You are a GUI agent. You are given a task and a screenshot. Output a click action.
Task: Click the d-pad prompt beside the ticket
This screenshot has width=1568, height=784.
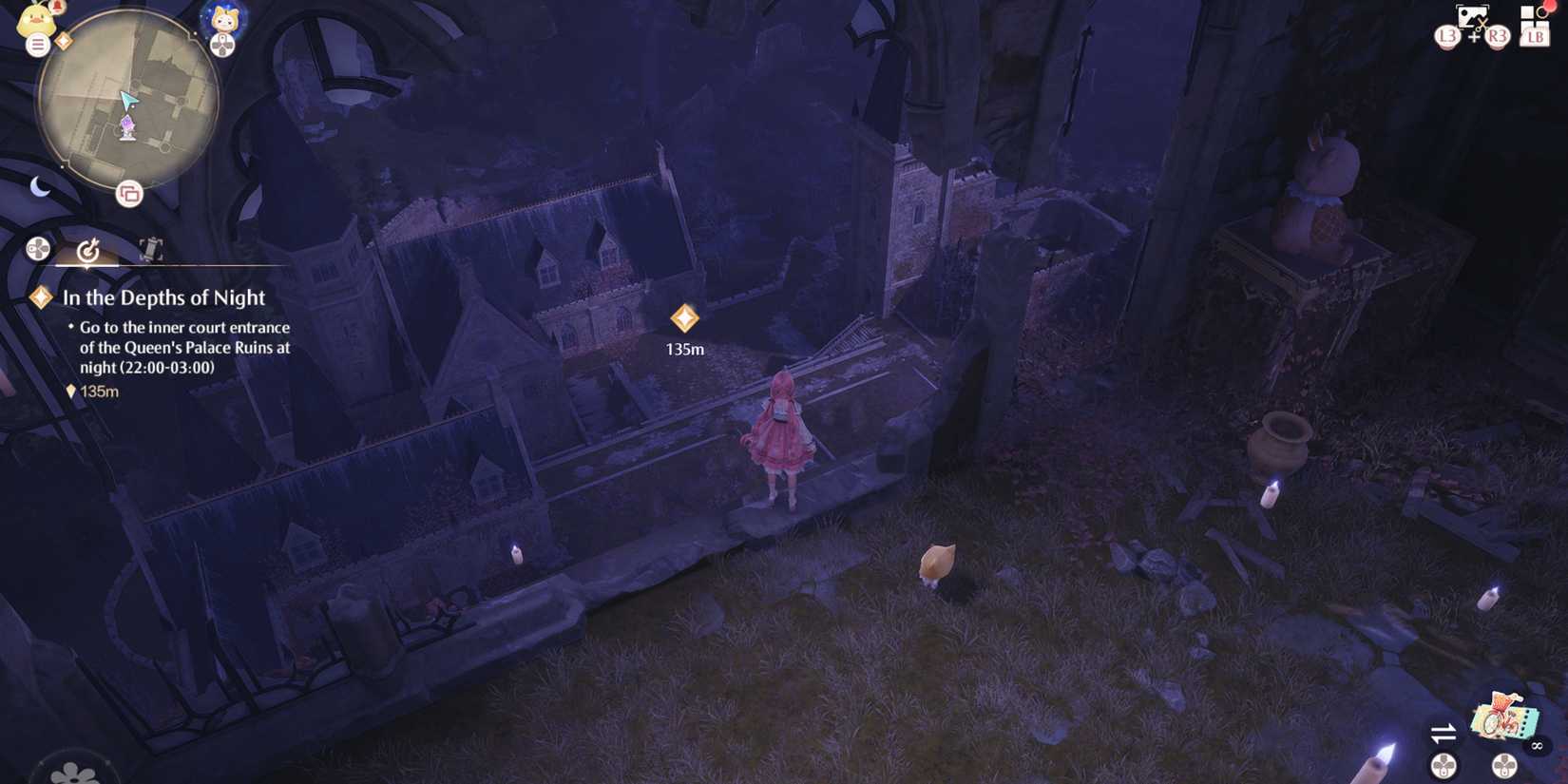click(x=1504, y=766)
